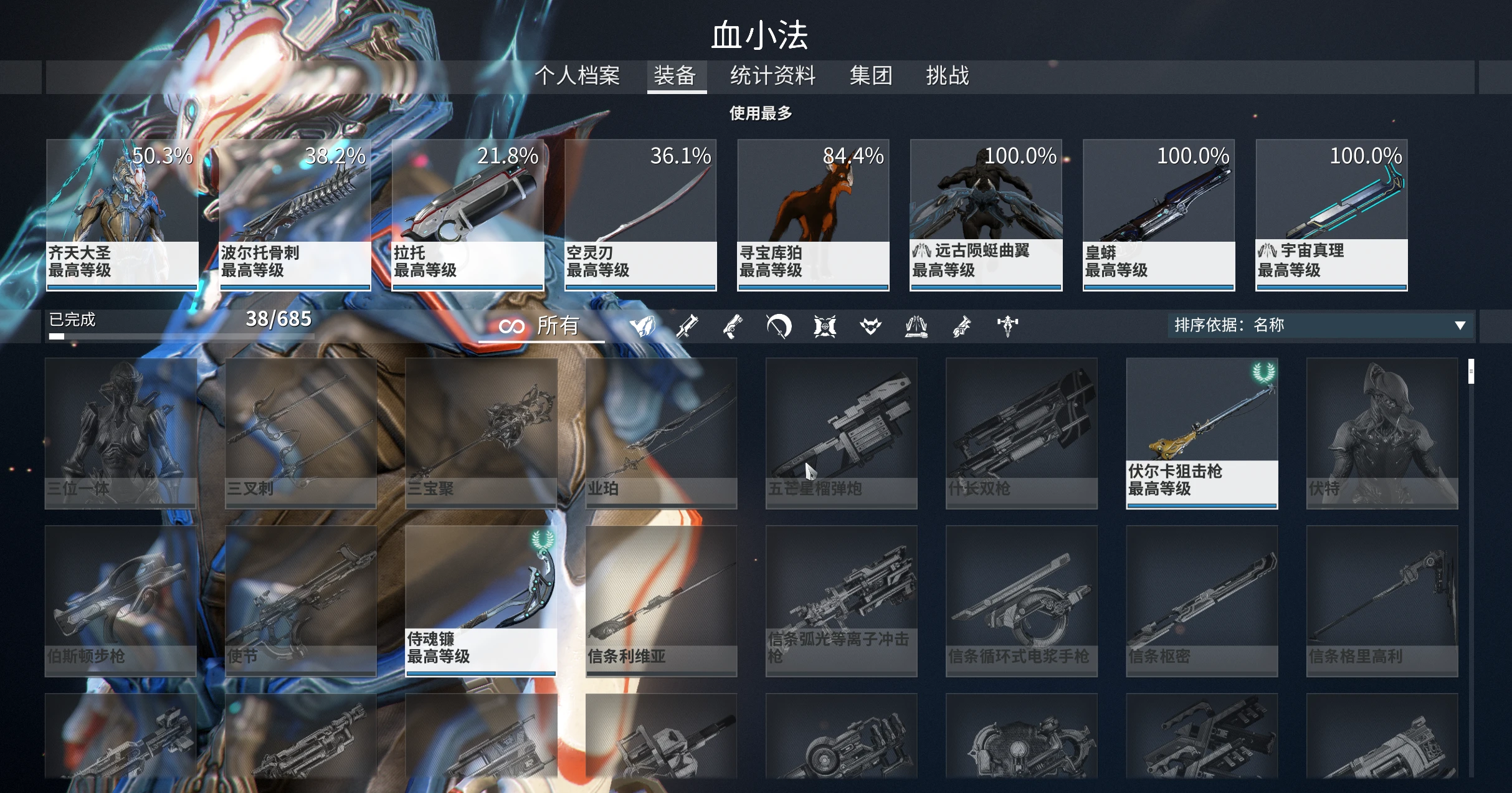Filter equipment by primary rifle icon

click(688, 326)
